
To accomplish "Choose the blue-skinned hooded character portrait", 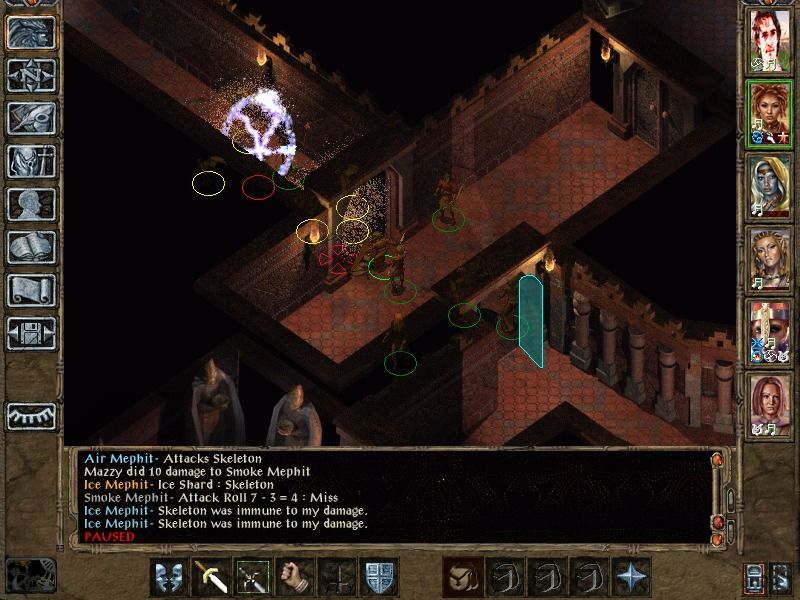I will (770, 187).
